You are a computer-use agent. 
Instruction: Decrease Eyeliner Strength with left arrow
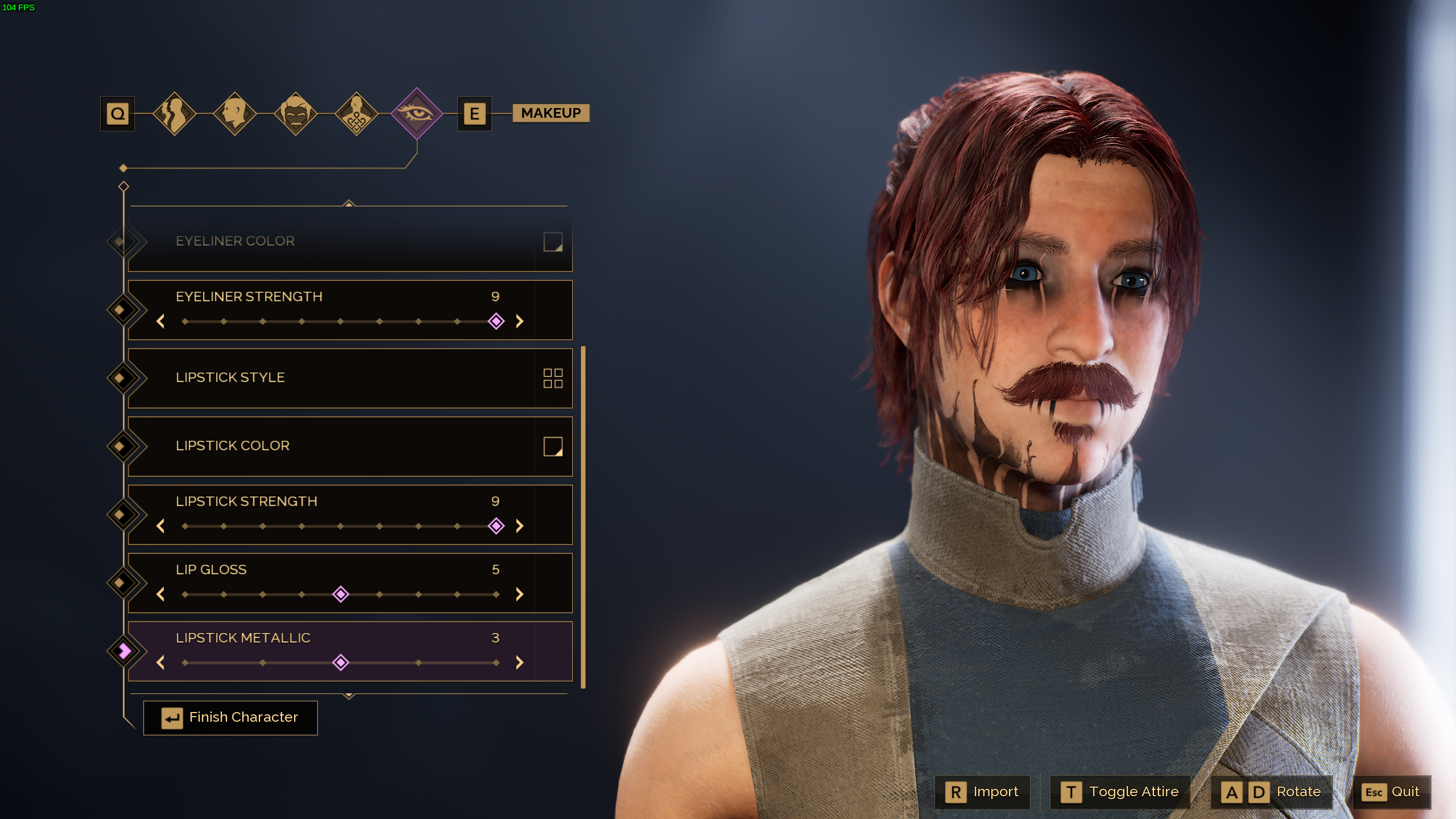click(160, 321)
